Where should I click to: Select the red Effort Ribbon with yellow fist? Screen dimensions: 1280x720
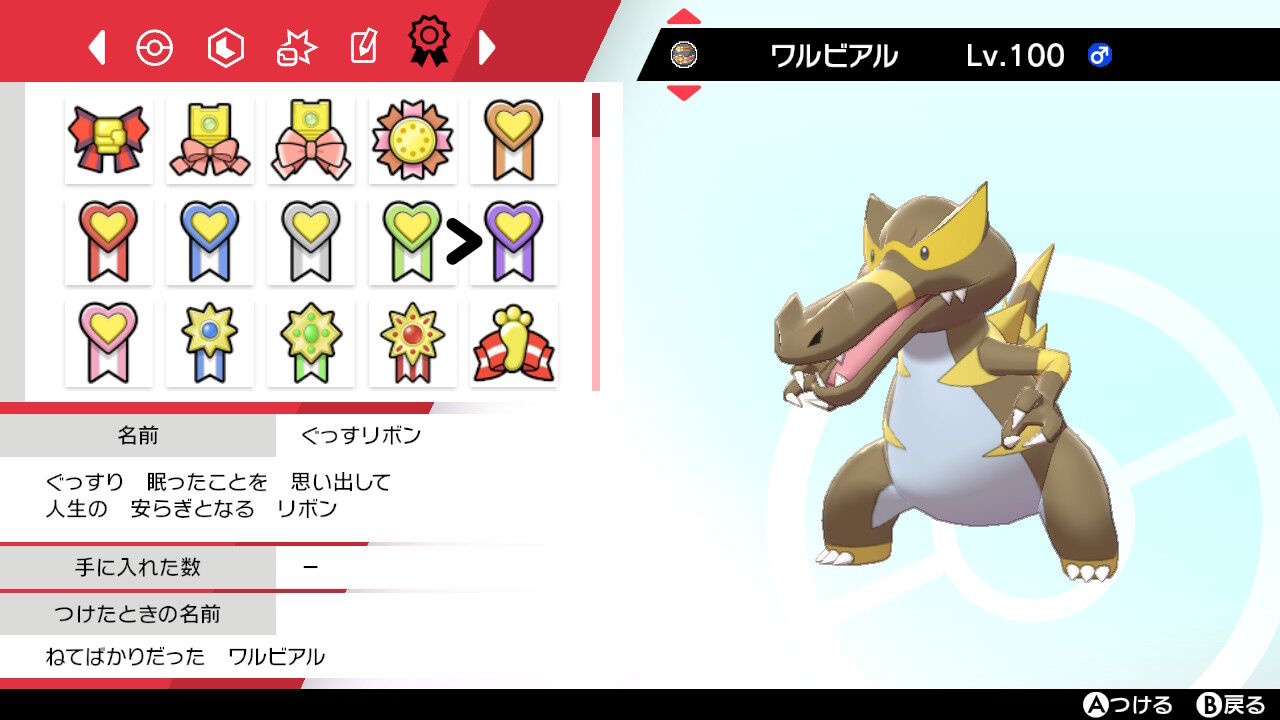108,140
